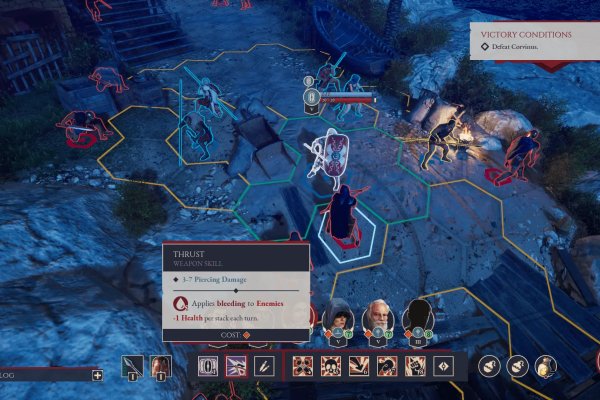Choose the white-bearded man turn portrait

pos(379,317)
